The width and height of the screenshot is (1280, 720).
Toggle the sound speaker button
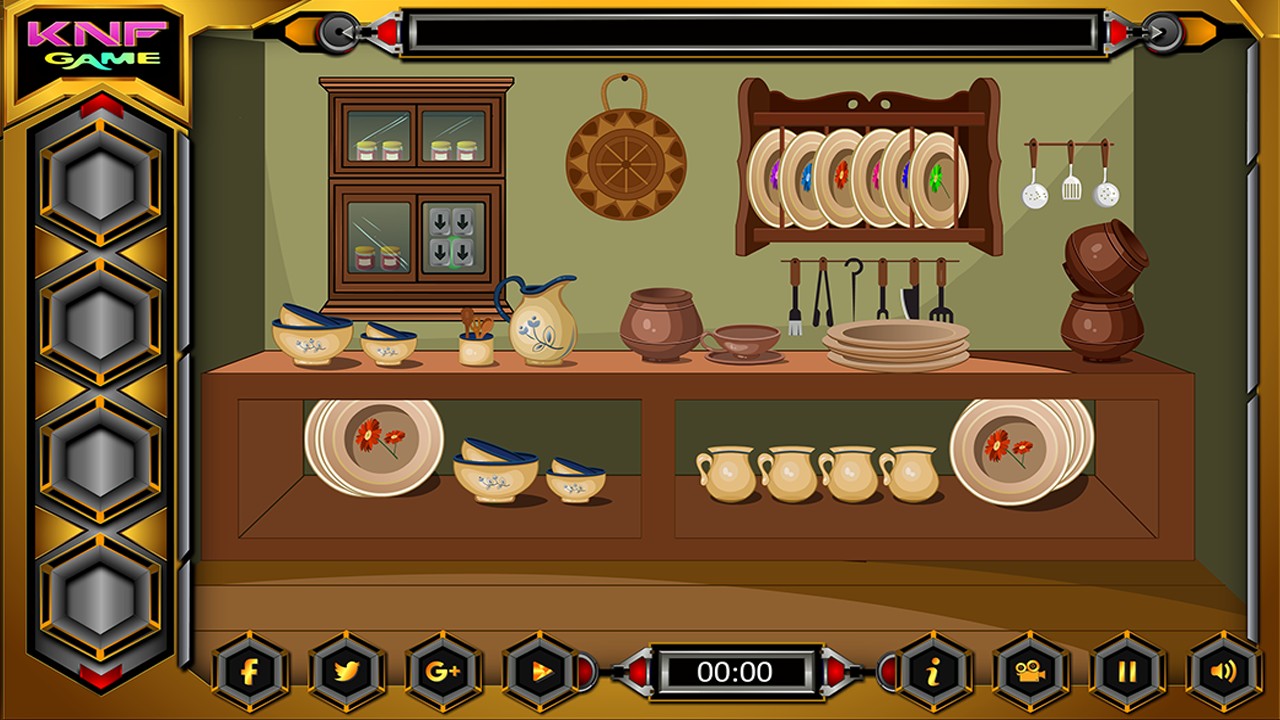point(1223,671)
